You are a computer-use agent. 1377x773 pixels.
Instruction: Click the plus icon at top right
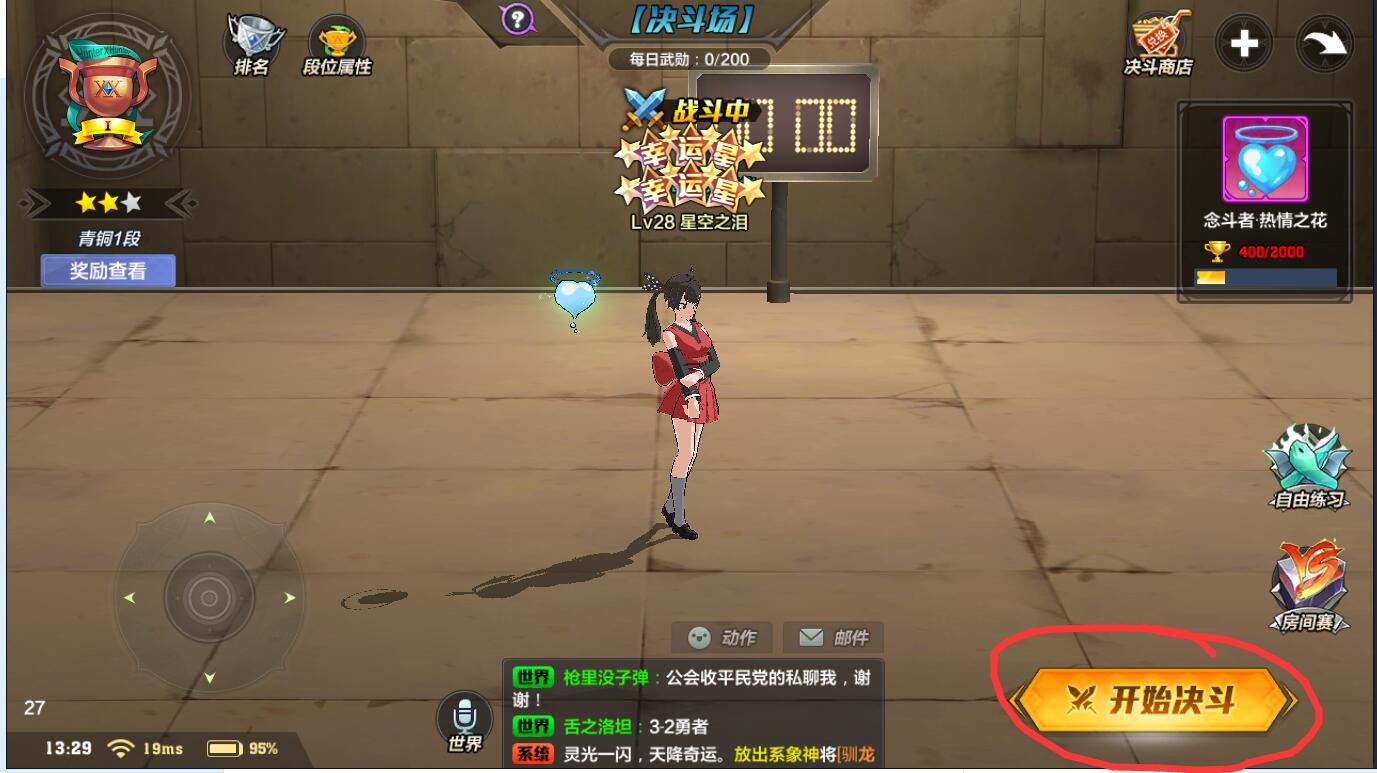coord(1243,44)
